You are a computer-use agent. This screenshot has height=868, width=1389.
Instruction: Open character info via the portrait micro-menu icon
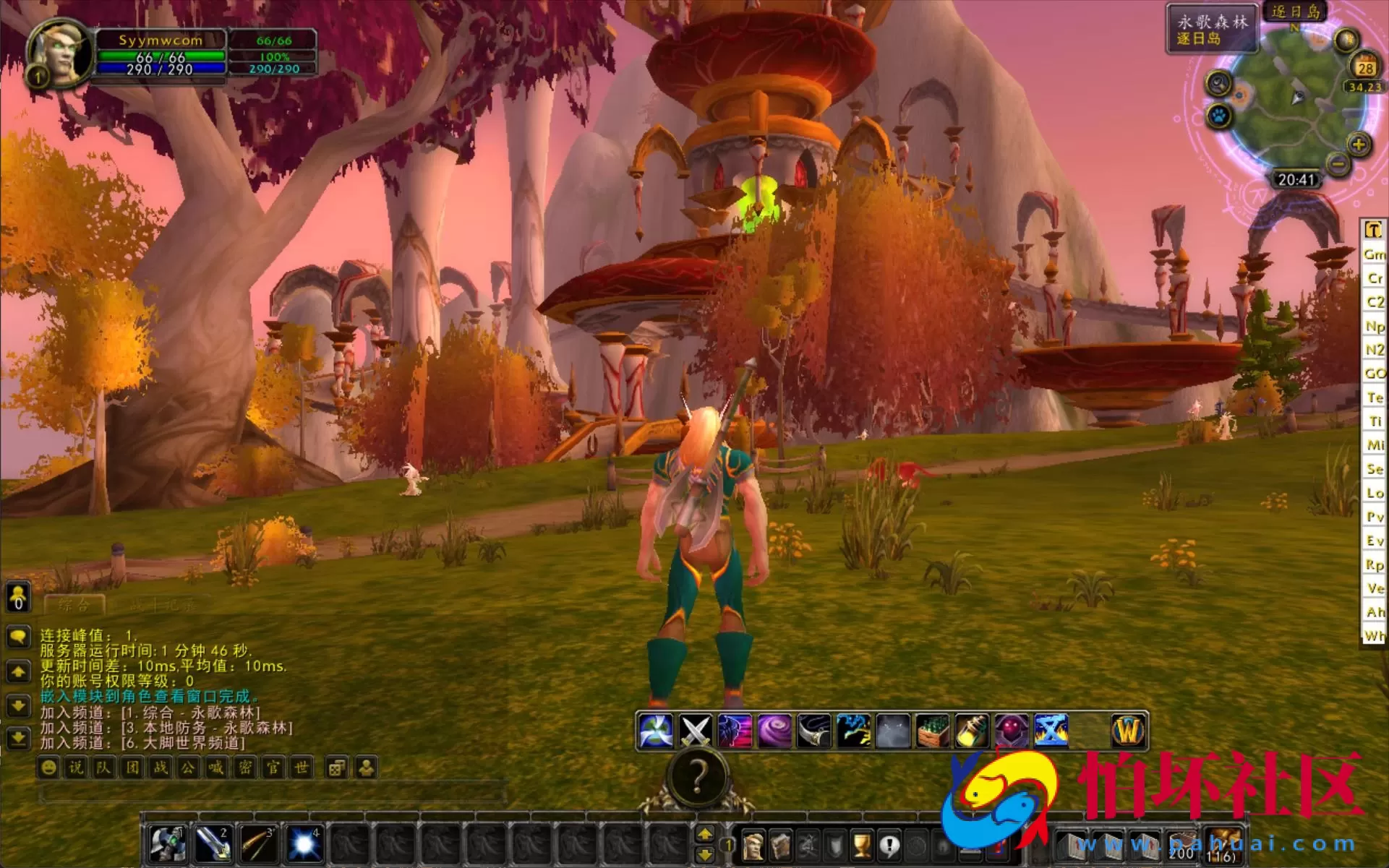pyautogui.click(x=753, y=843)
